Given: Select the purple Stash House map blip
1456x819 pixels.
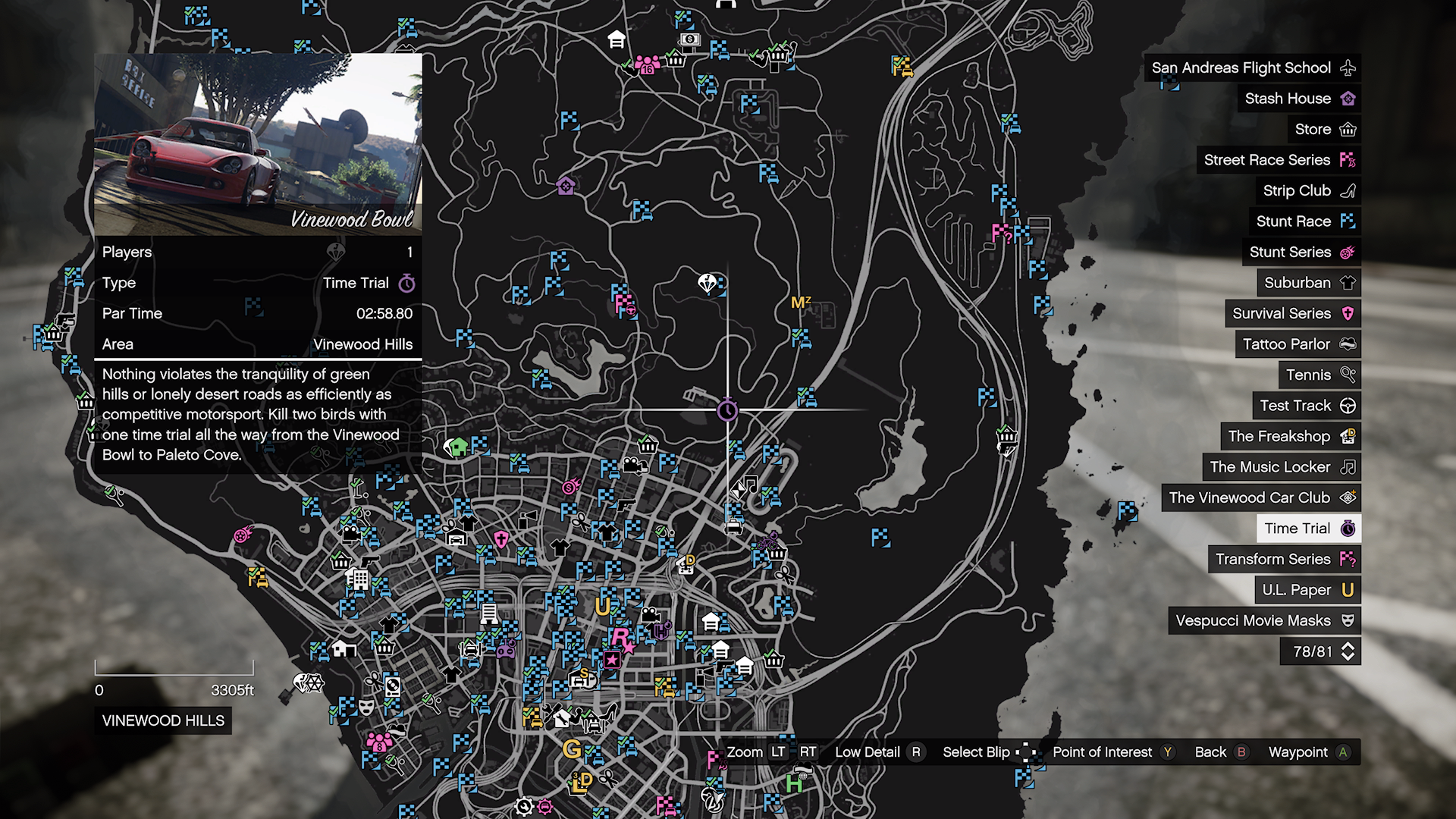Looking at the screenshot, I should [x=566, y=185].
